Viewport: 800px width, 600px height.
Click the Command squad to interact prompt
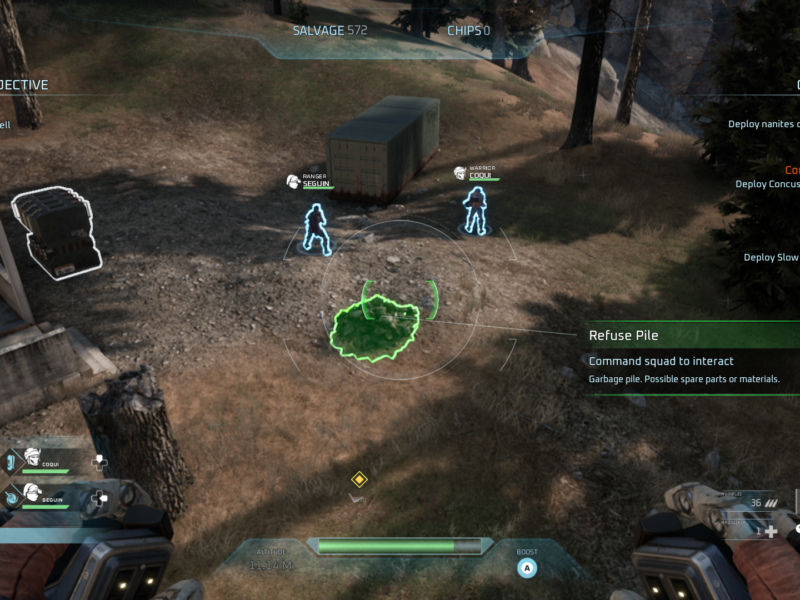tap(661, 361)
